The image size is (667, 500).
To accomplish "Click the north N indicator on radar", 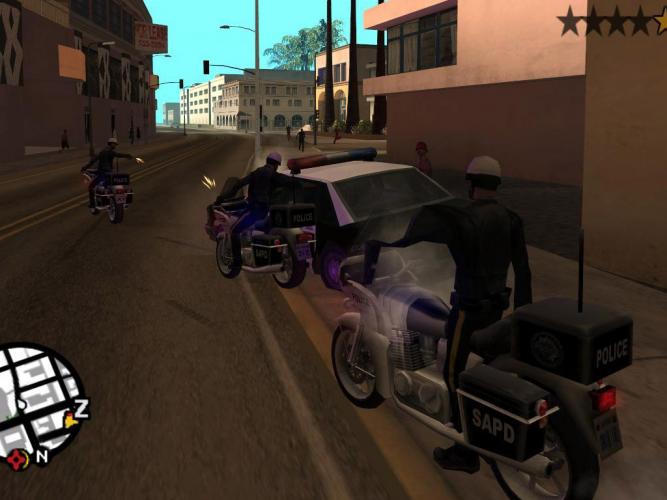I will pos(41,456).
